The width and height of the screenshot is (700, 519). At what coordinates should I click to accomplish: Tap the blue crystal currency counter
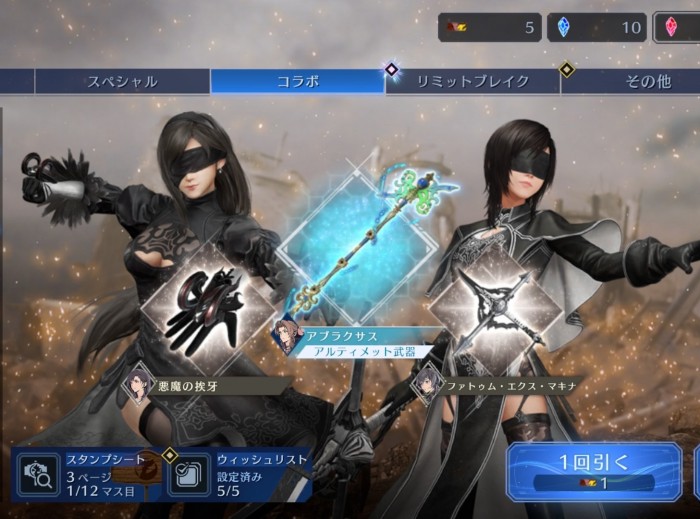(x=596, y=27)
